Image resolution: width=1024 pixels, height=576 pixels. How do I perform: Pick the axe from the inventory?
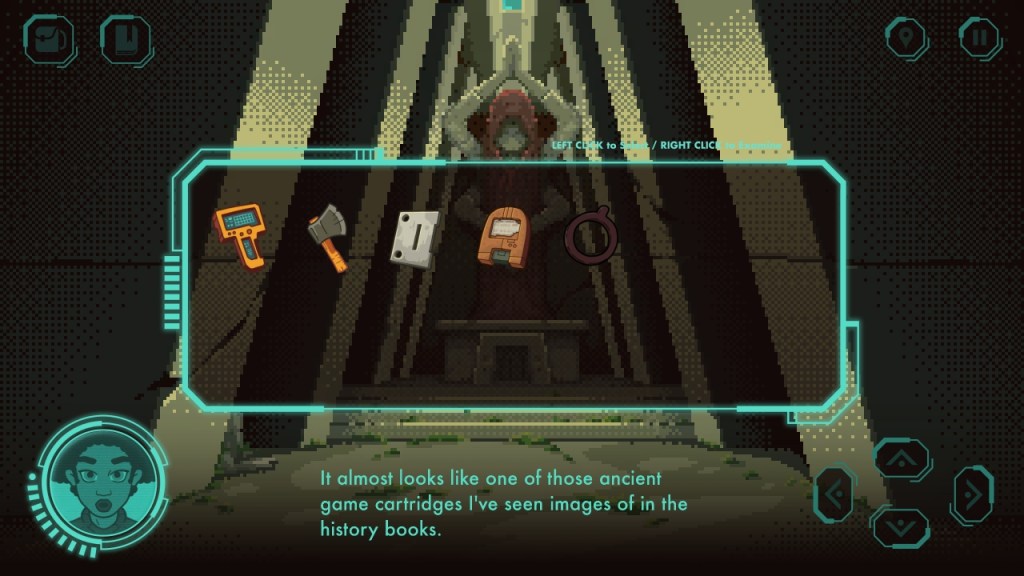coord(328,236)
